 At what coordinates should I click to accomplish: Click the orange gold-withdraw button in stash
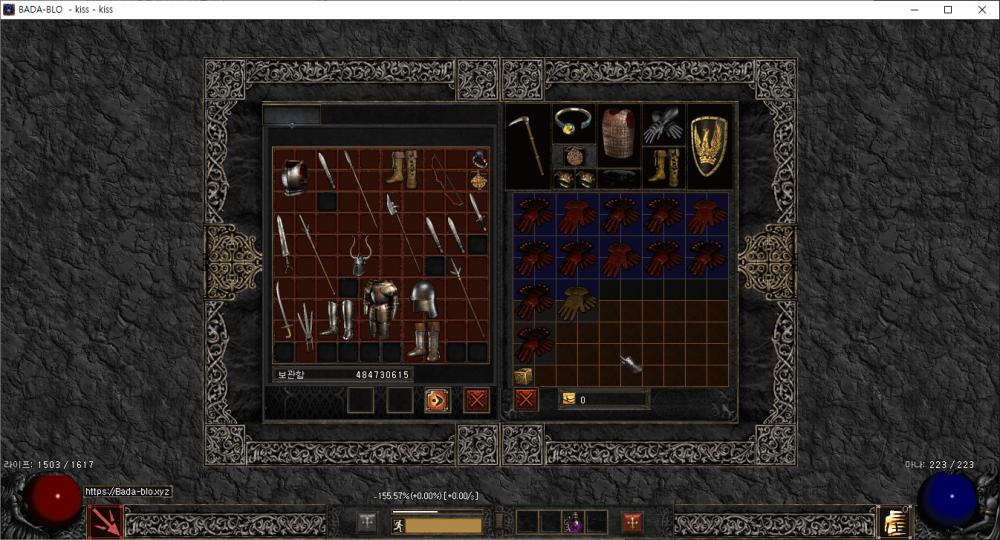point(437,400)
